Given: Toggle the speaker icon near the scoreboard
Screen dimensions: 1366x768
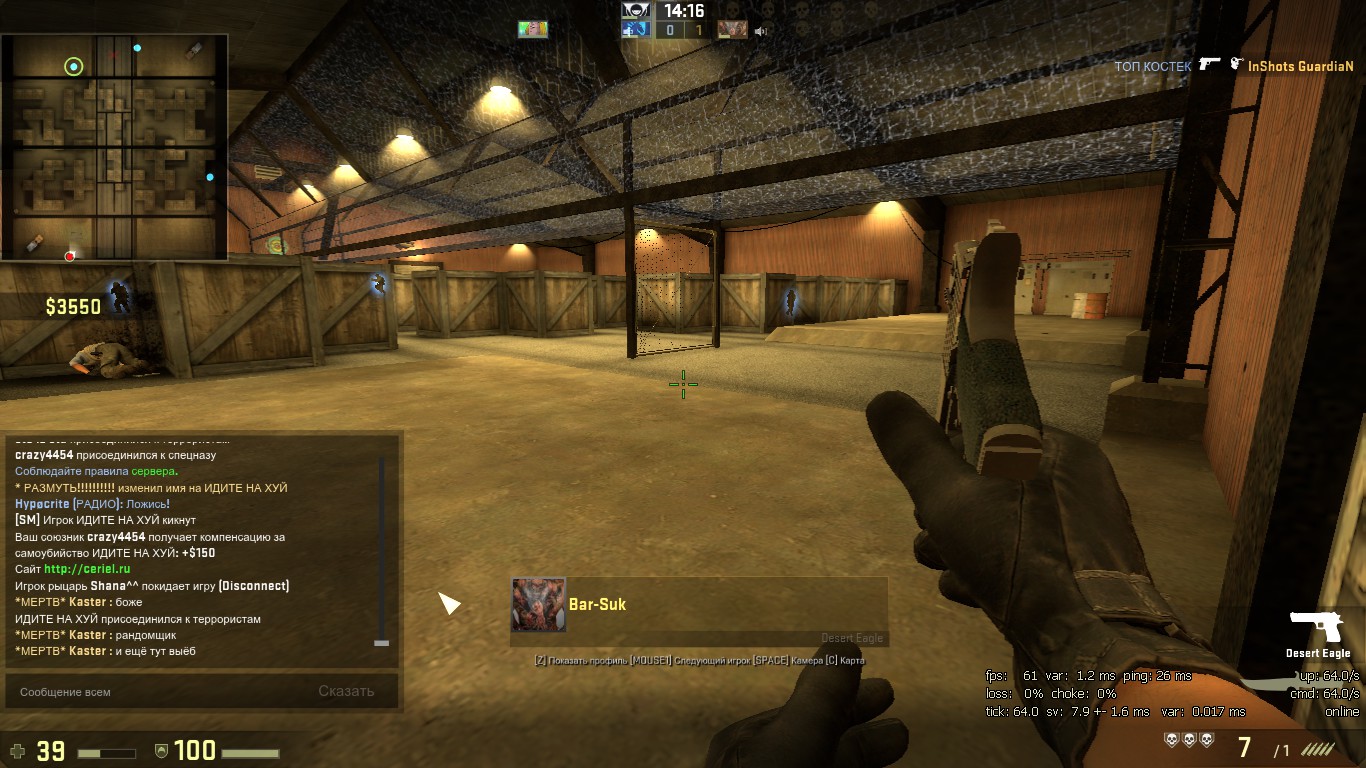Looking at the screenshot, I should point(761,31).
